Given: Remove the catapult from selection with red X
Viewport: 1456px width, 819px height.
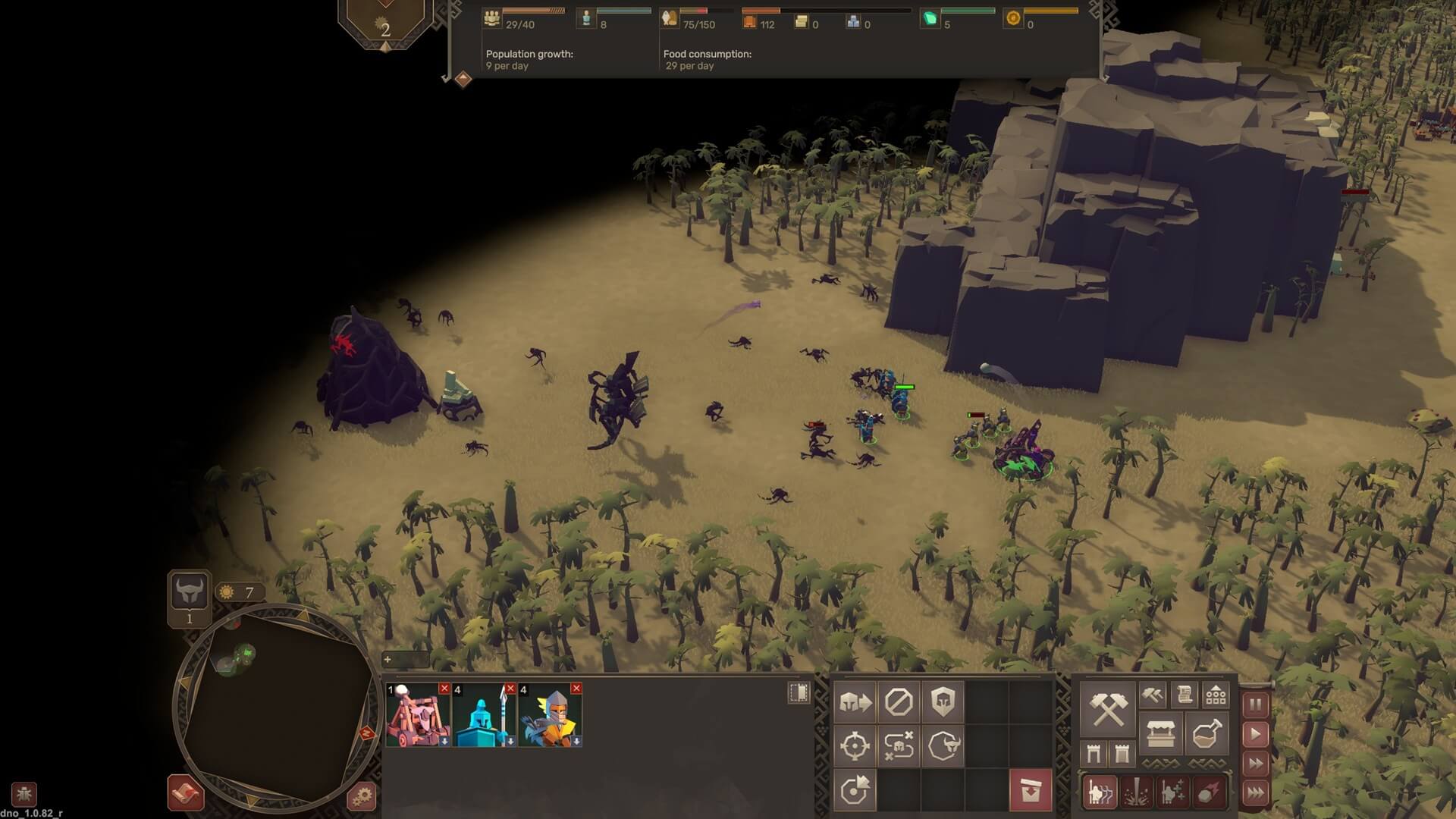Looking at the screenshot, I should click(444, 689).
